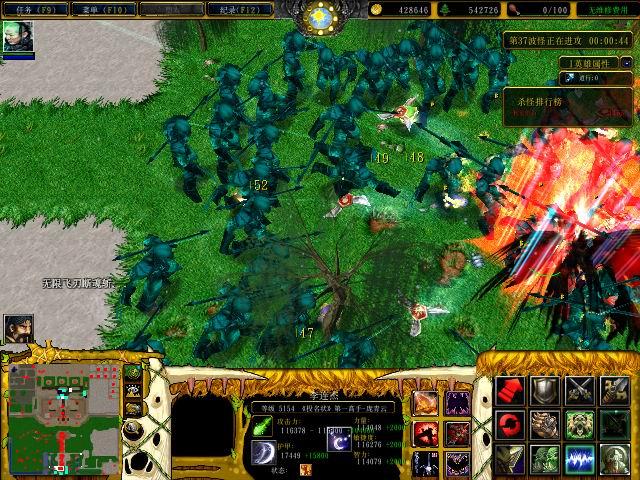This screenshot has width=640, height=480.
Task: Select the sword item in bottom inventory slot
Action: click(x=425, y=463)
